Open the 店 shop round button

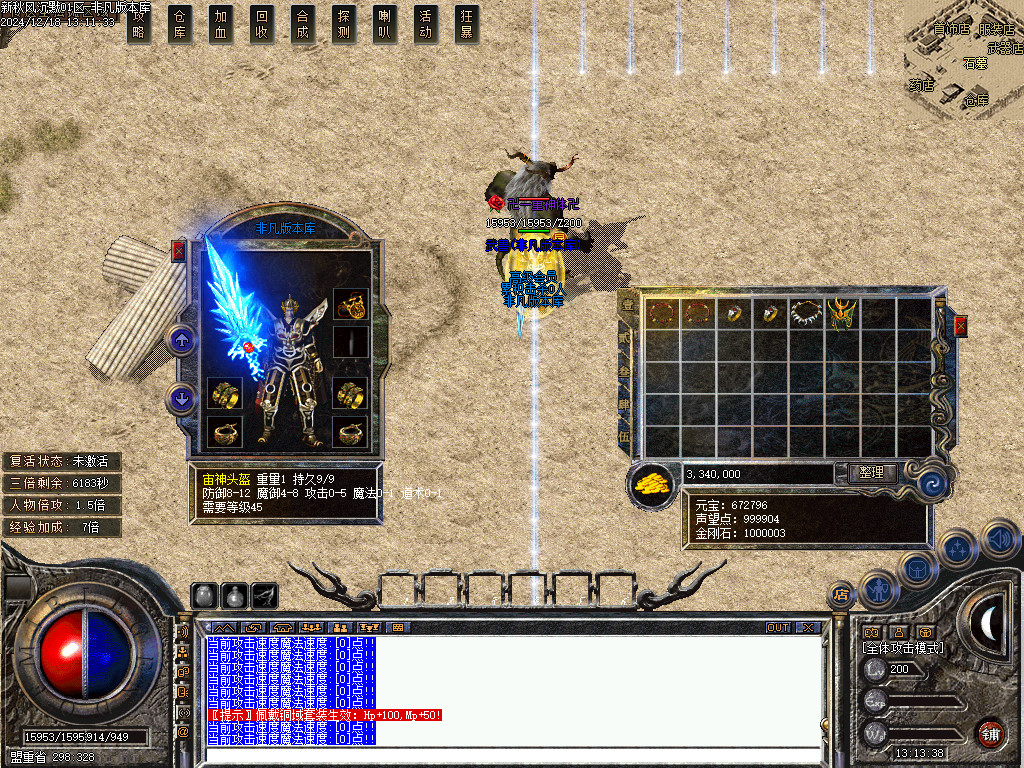coord(841,594)
